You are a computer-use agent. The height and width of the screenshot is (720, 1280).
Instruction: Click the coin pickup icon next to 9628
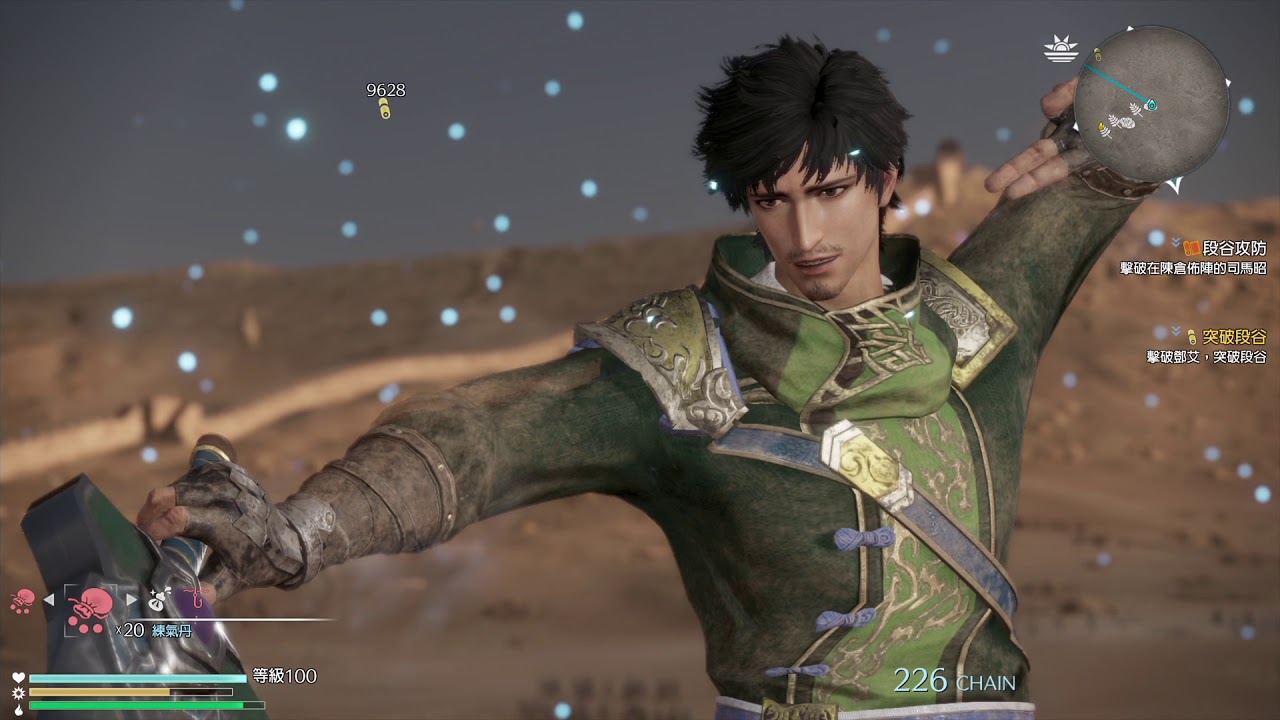coord(383,107)
